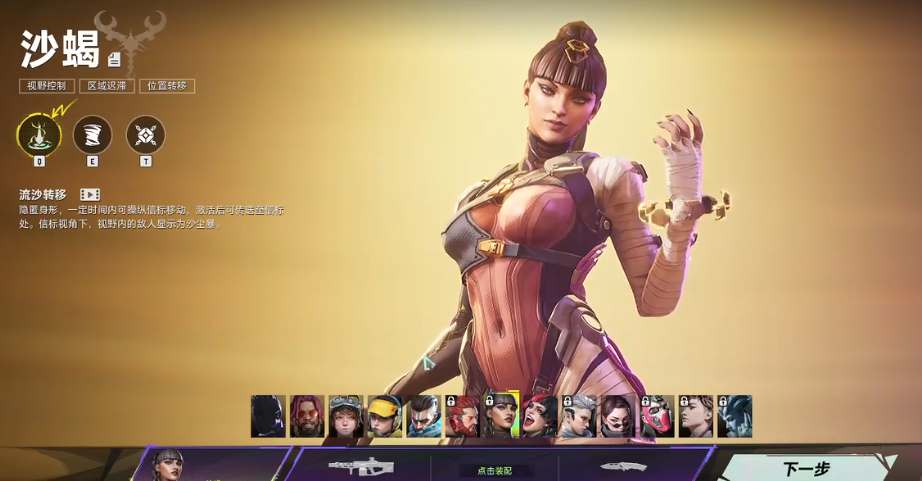This screenshot has width=922, height=481.
Task: Select the highlighted 沙蝎 portrait in roster
Action: click(501, 416)
